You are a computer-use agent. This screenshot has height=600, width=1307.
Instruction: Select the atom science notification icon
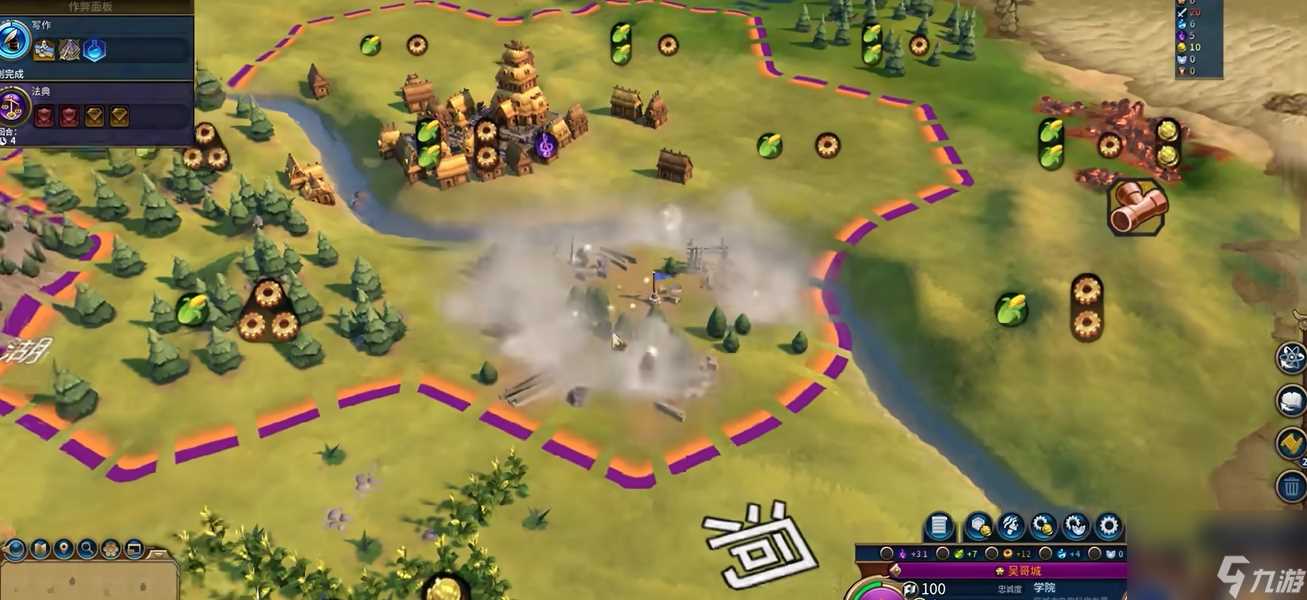tap(1291, 357)
